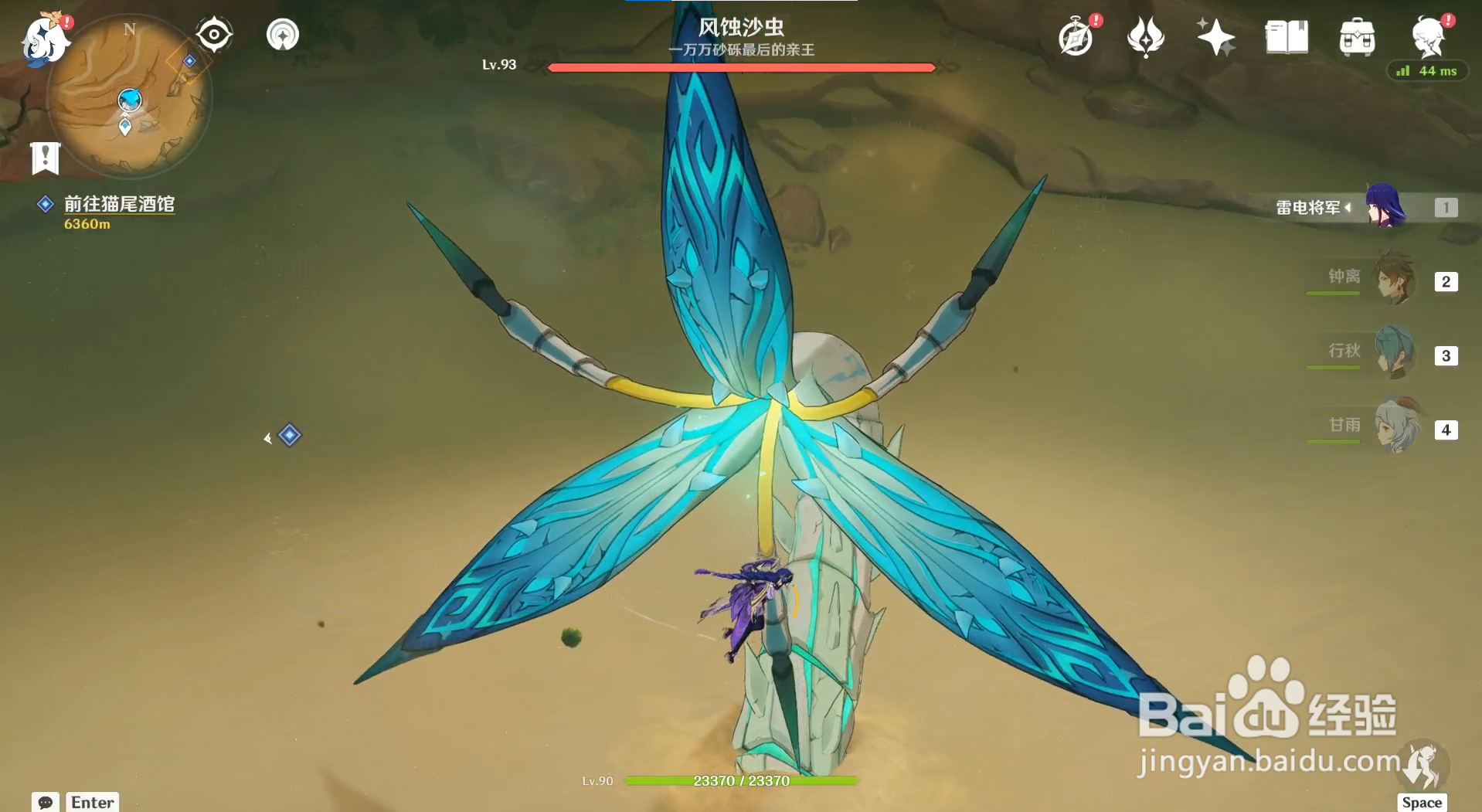
Task: Click the event banner exclamation icon
Action: pyautogui.click(x=46, y=158)
